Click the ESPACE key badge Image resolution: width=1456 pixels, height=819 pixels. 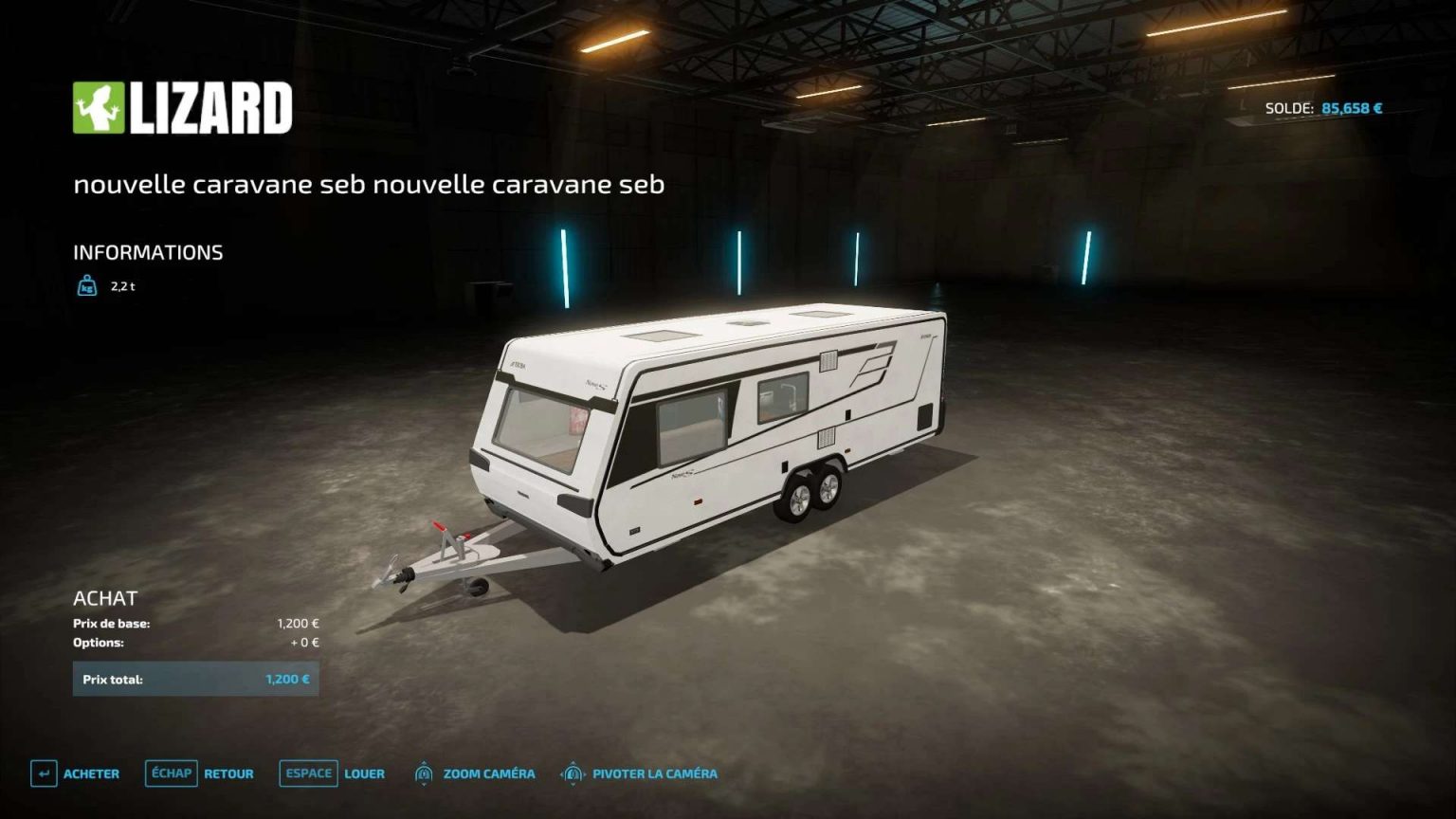[x=307, y=773]
